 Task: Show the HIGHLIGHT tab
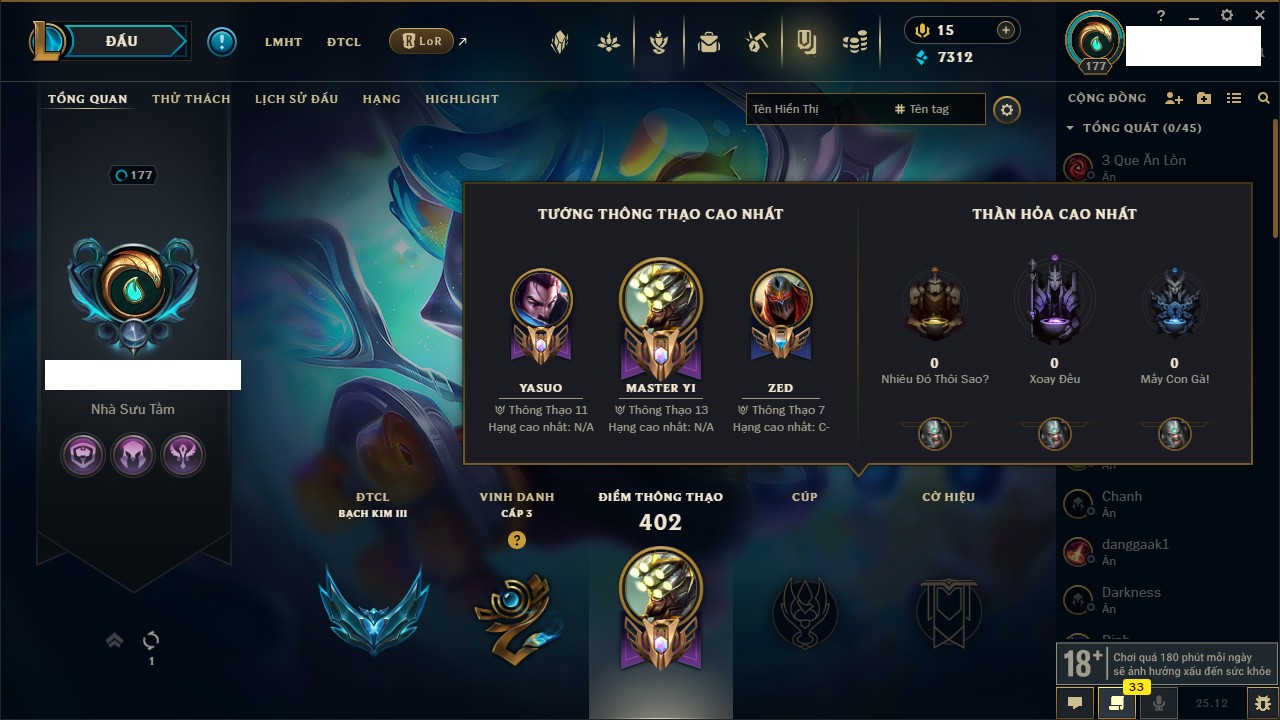461,99
